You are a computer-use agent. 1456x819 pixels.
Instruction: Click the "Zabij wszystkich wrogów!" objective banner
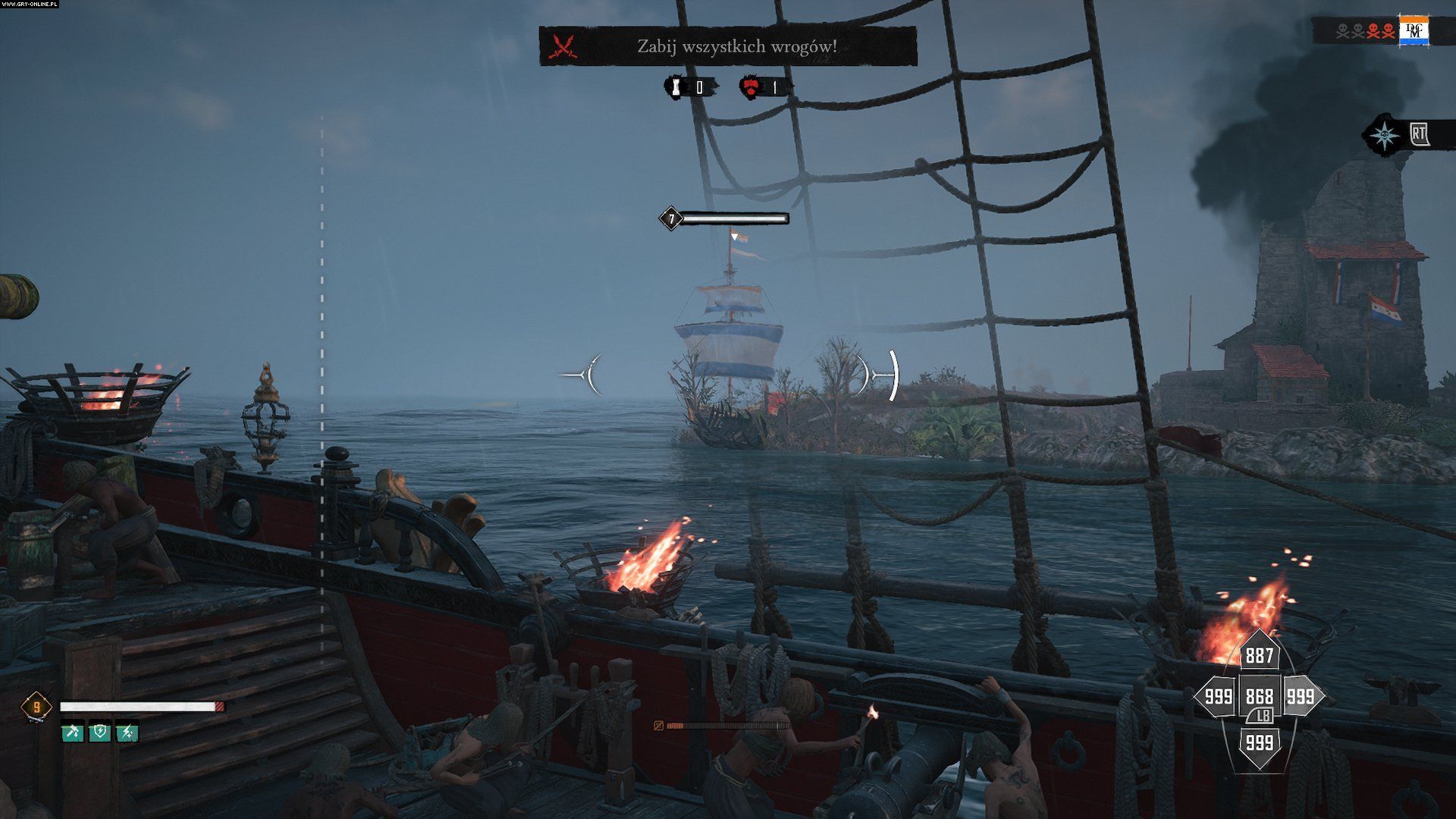pos(728,46)
